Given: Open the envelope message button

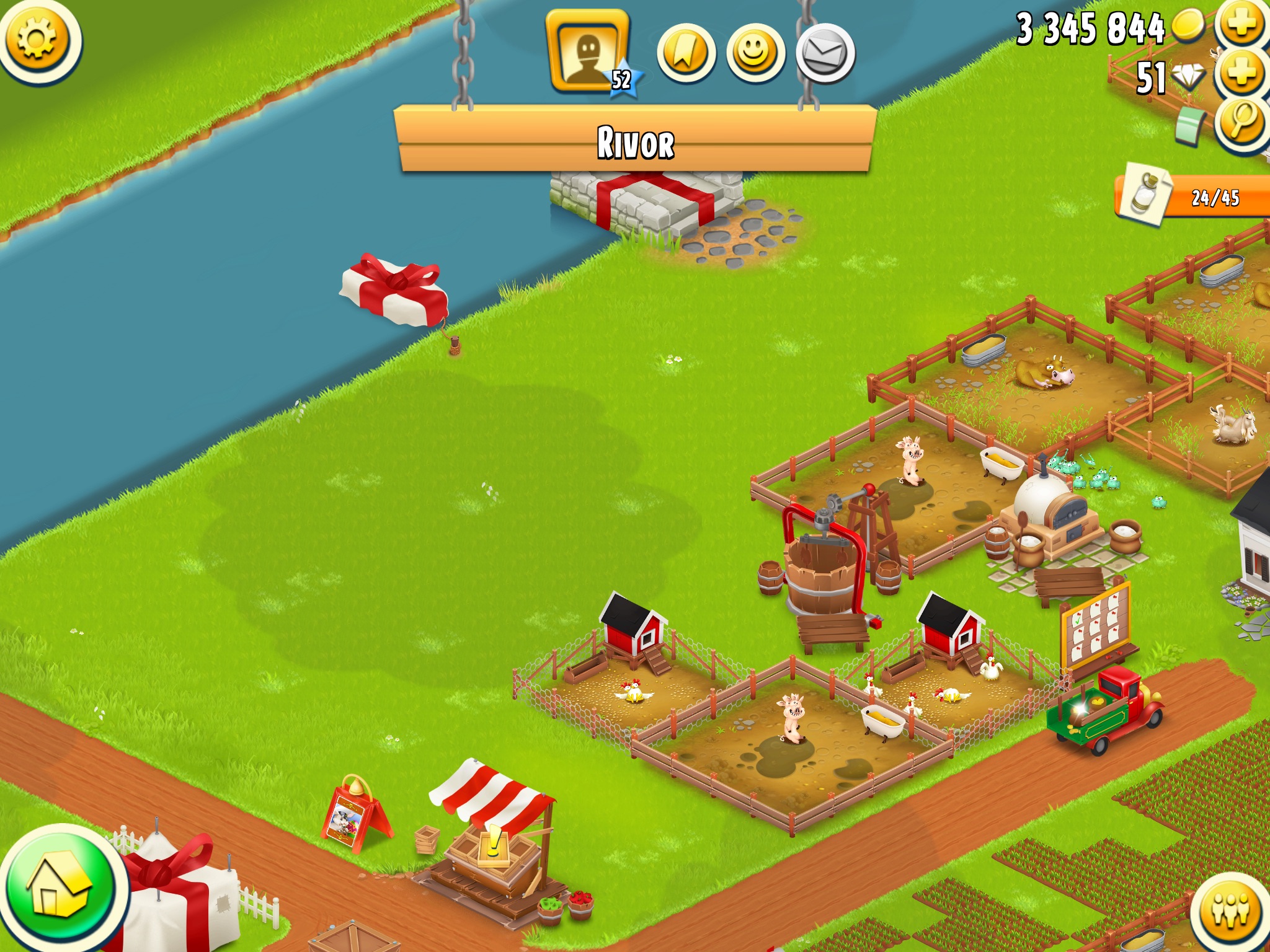Looking at the screenshot, I should click(825, 54).
